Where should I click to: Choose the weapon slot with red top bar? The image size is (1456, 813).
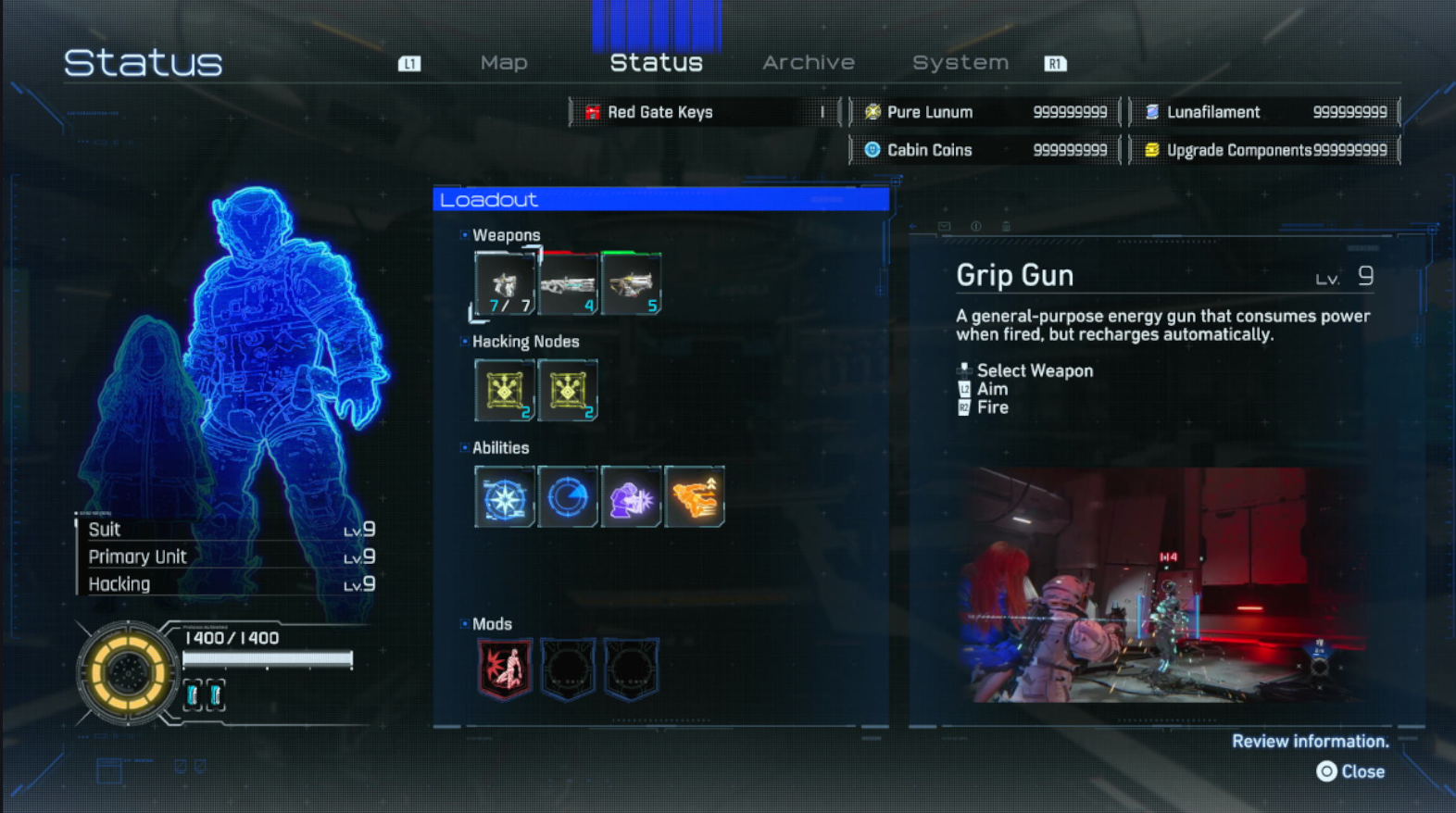click(x=568, y=284)
